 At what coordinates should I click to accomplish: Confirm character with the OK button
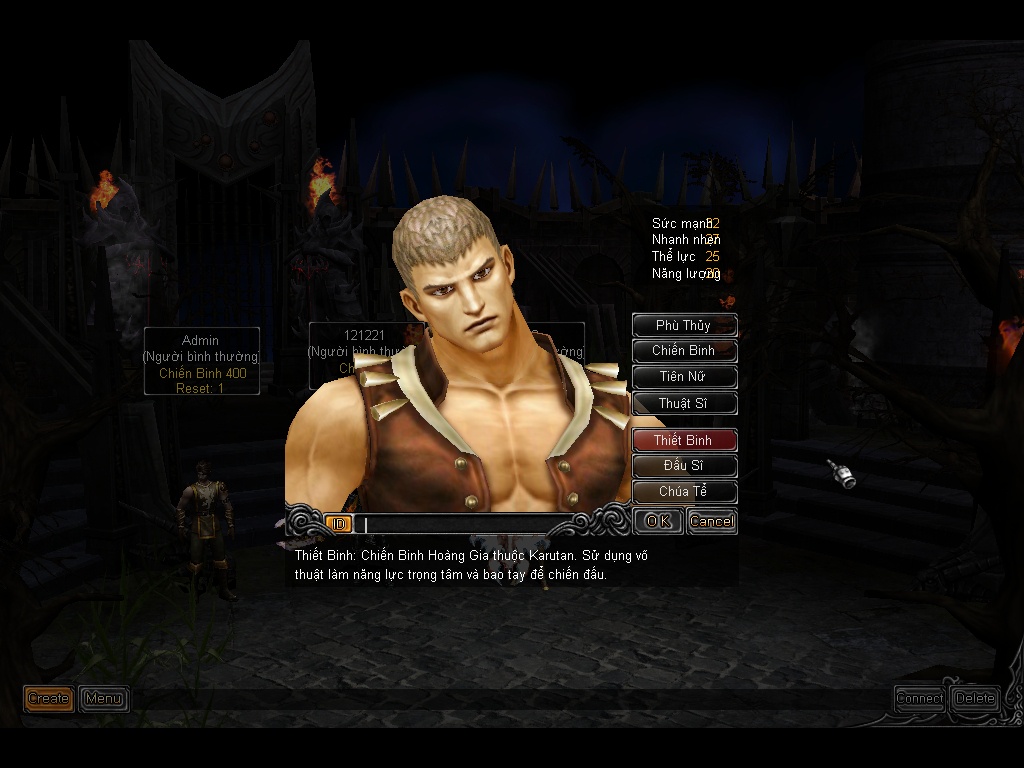658,521
